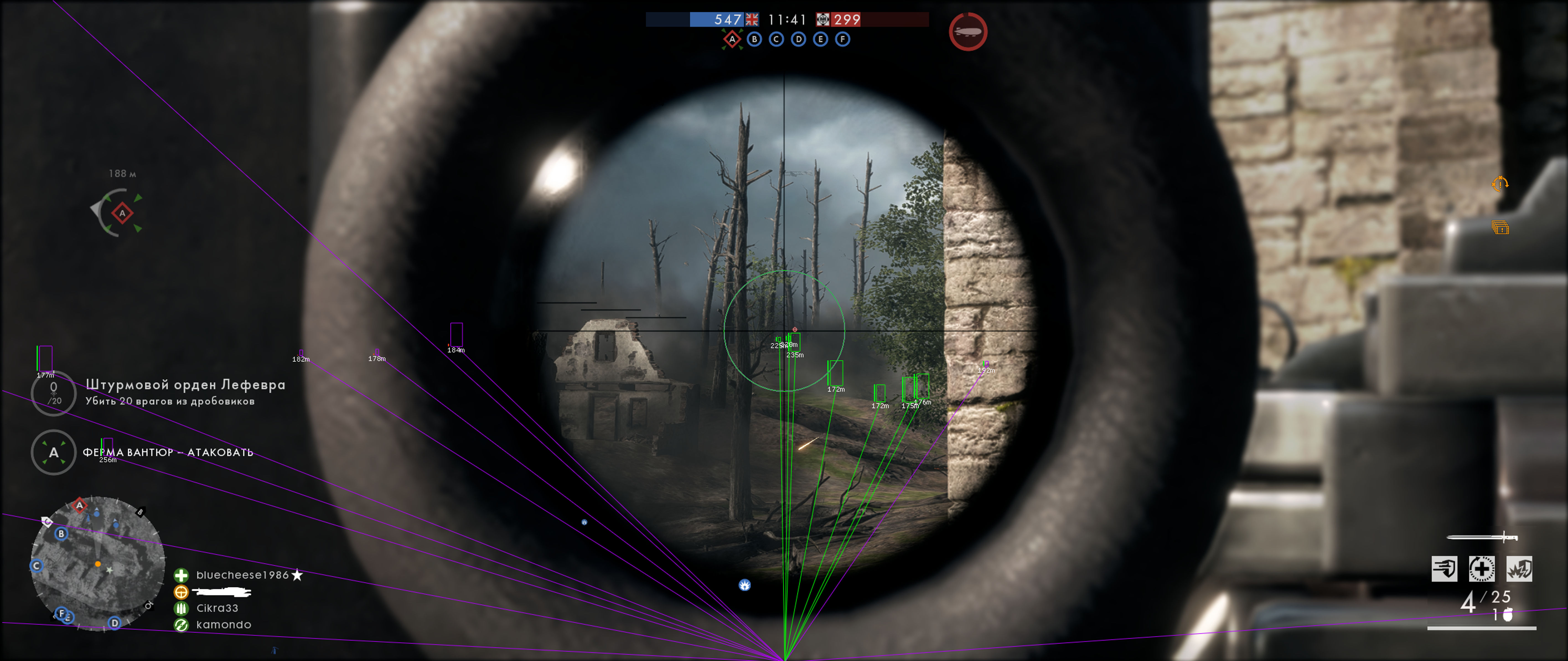Click the grenade icon beside the ammo count

tap(1508, 615)
